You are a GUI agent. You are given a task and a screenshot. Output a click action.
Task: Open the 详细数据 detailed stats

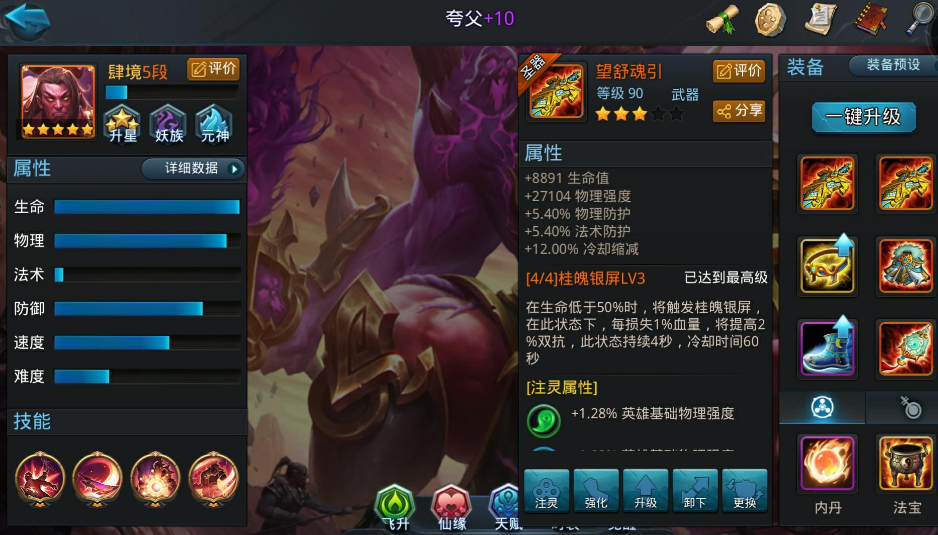point(193,168)
